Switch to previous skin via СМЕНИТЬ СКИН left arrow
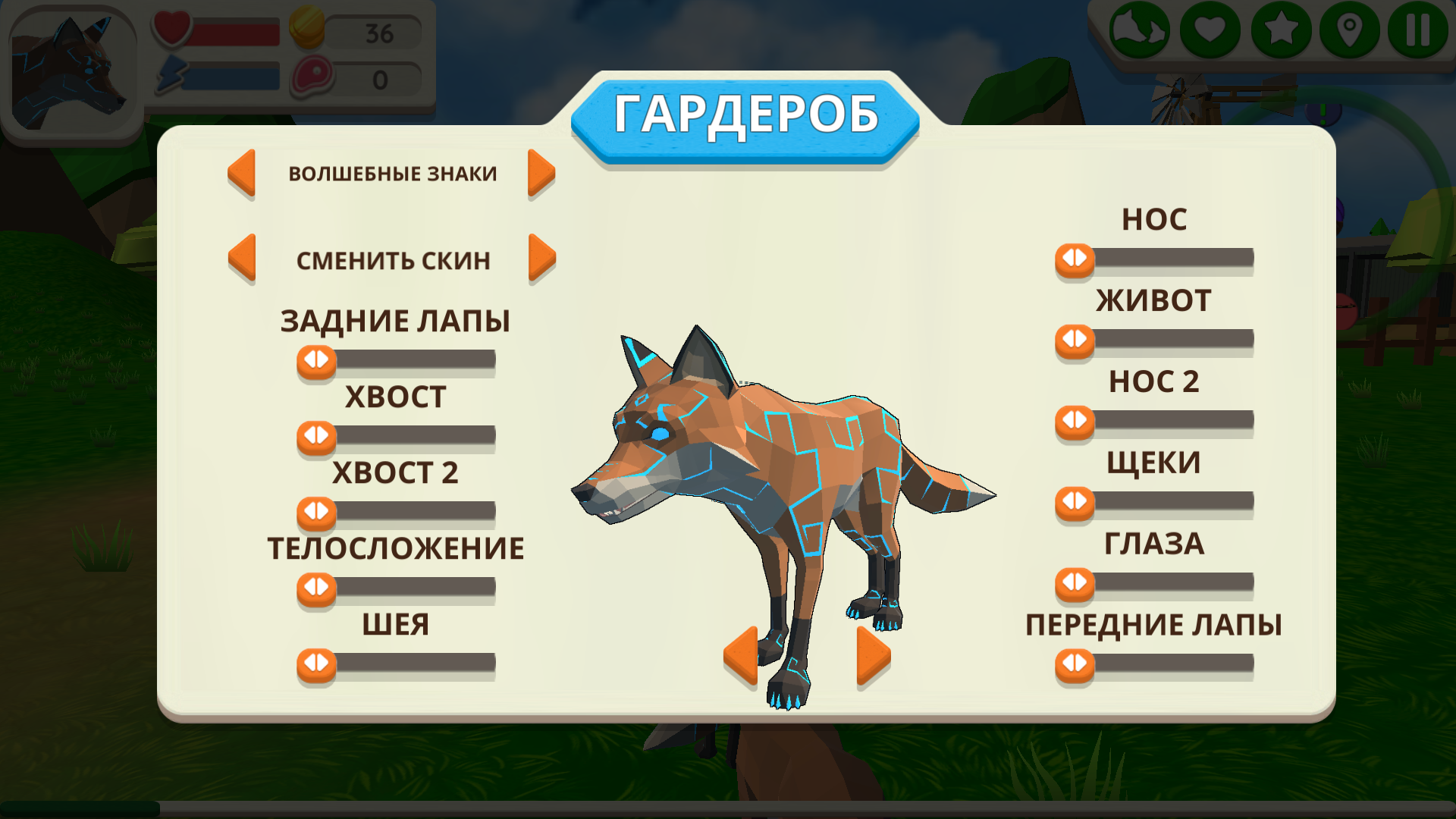 241,259
